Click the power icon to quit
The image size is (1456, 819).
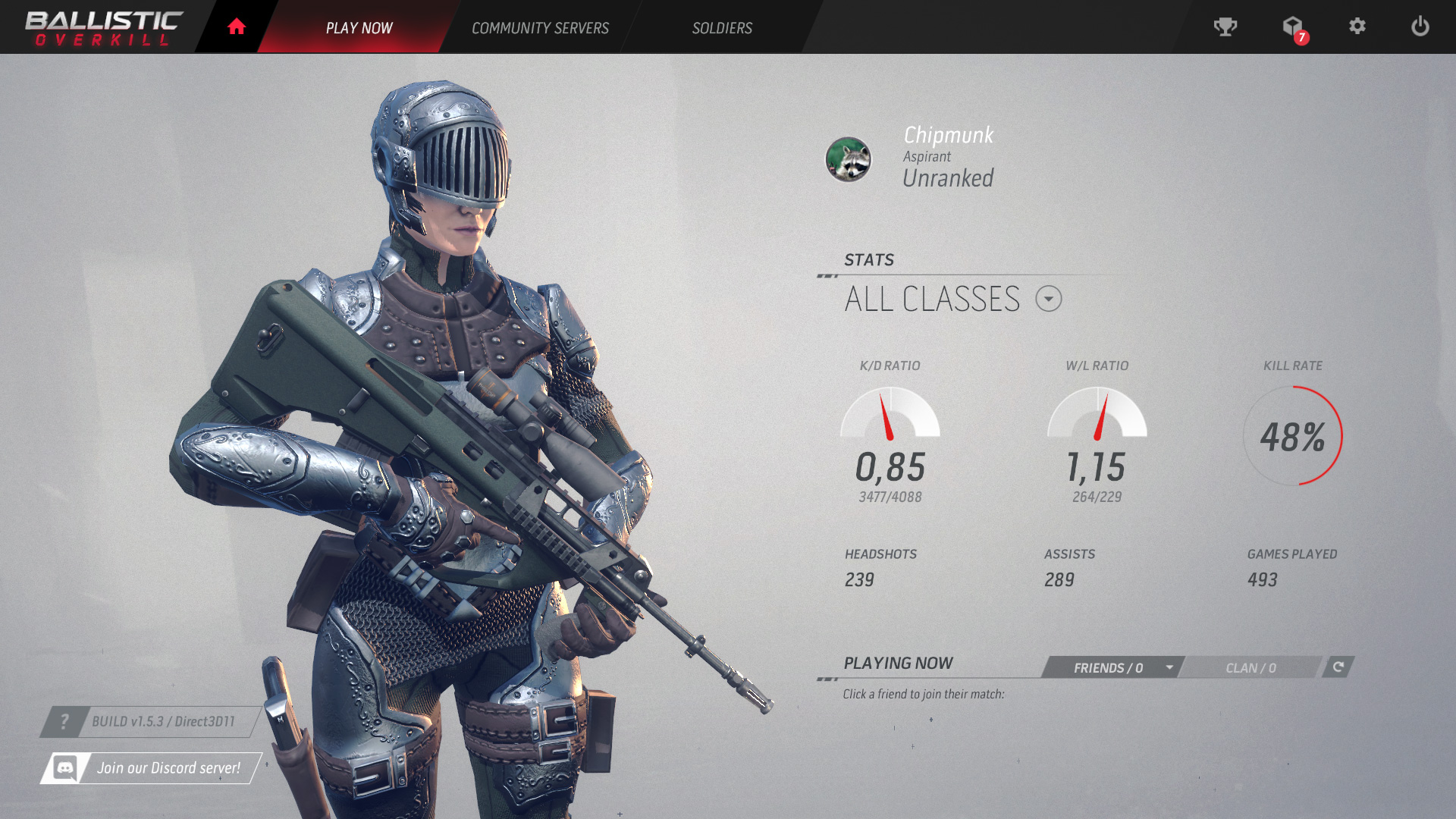pyautogui.click(x=1420, y=27)
